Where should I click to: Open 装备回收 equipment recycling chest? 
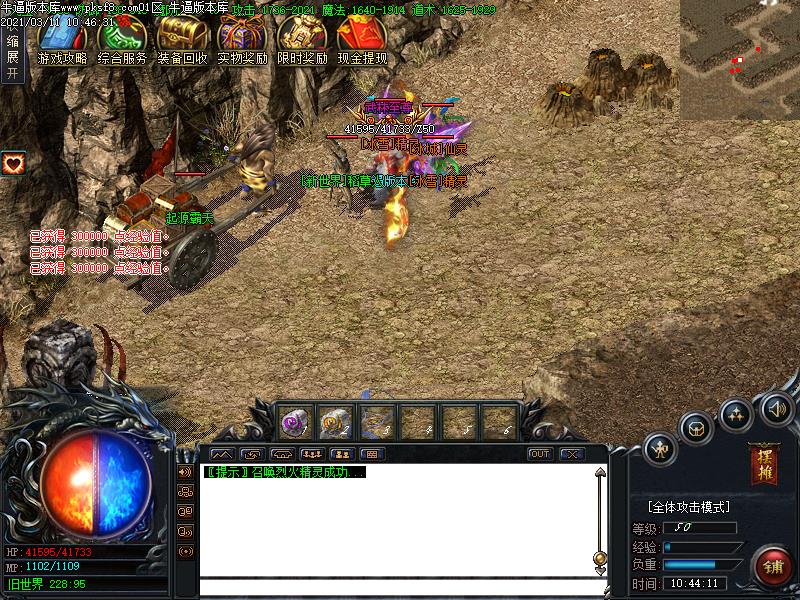182,40
